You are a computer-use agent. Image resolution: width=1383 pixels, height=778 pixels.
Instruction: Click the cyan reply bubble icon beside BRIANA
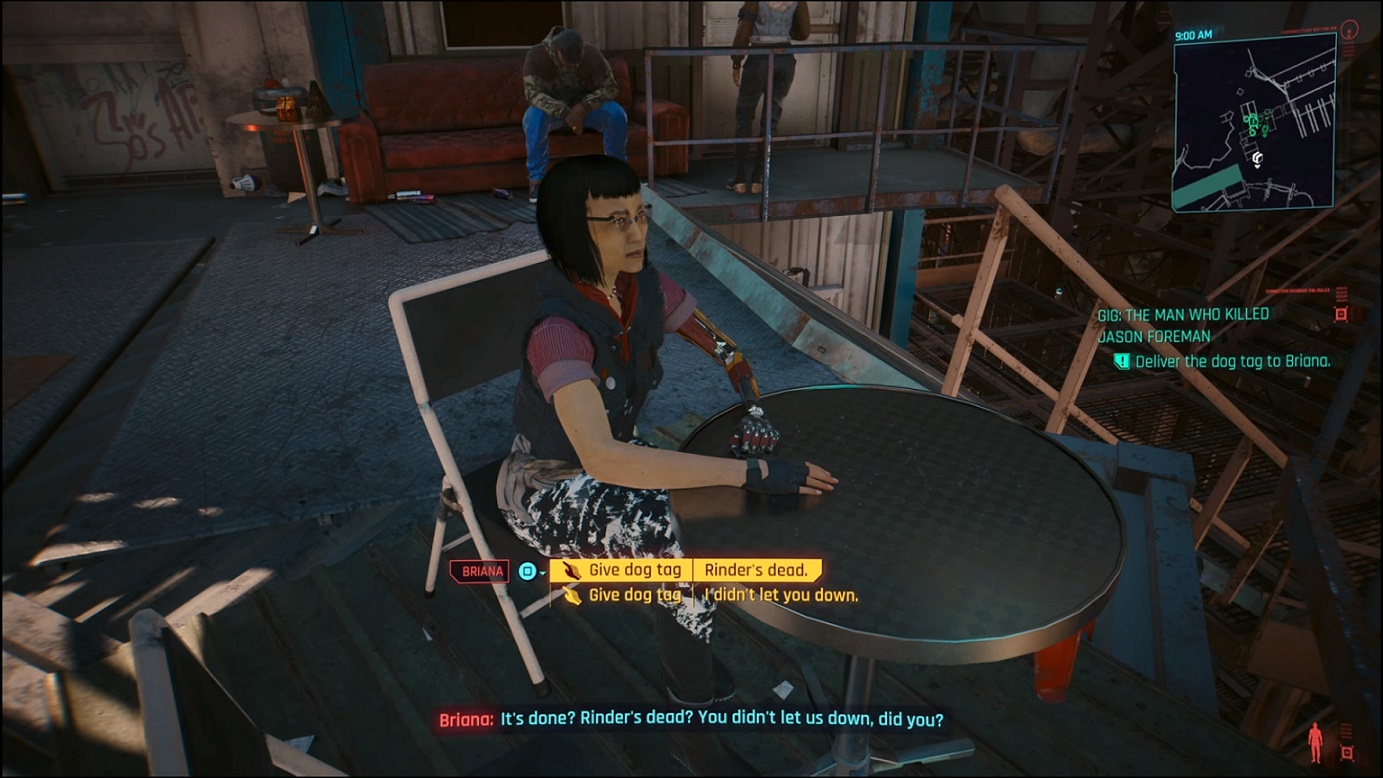[x=528, y=570]
